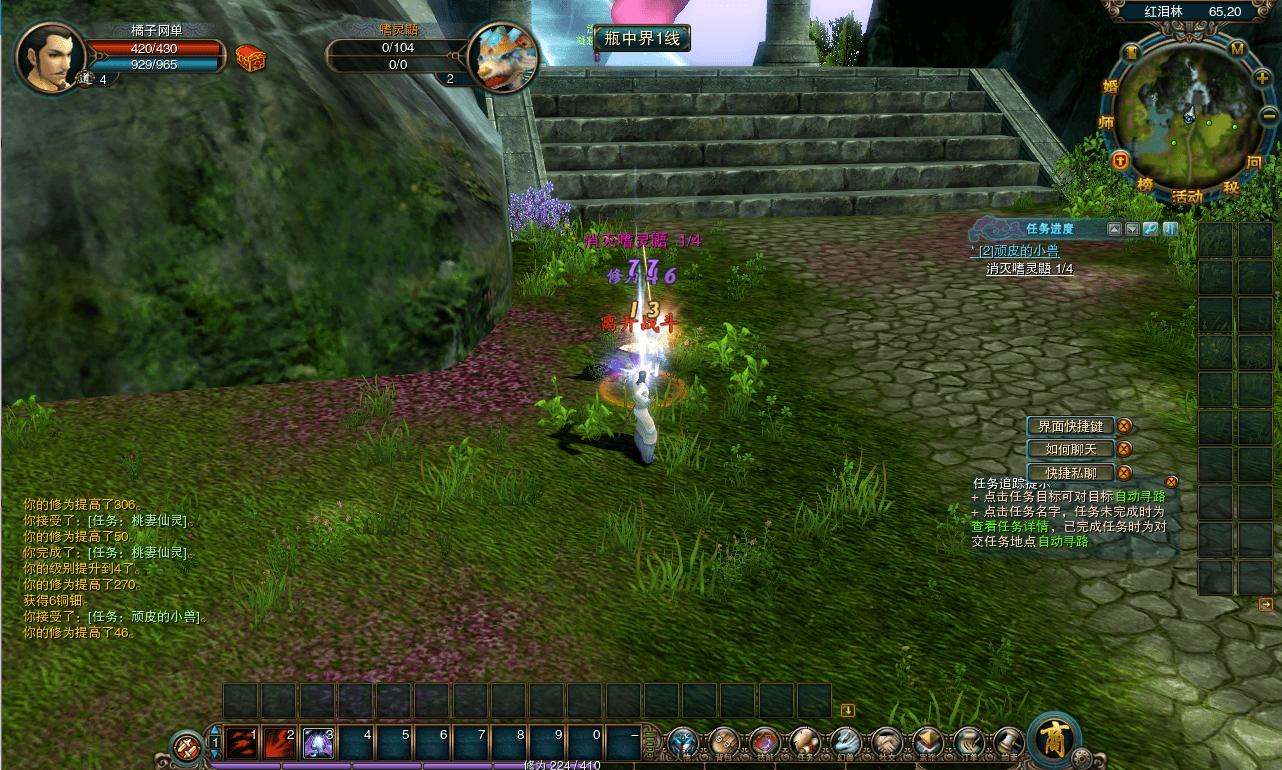Open the 人物 character menu icon
The image size is (1282, 770).
[683, 742]
